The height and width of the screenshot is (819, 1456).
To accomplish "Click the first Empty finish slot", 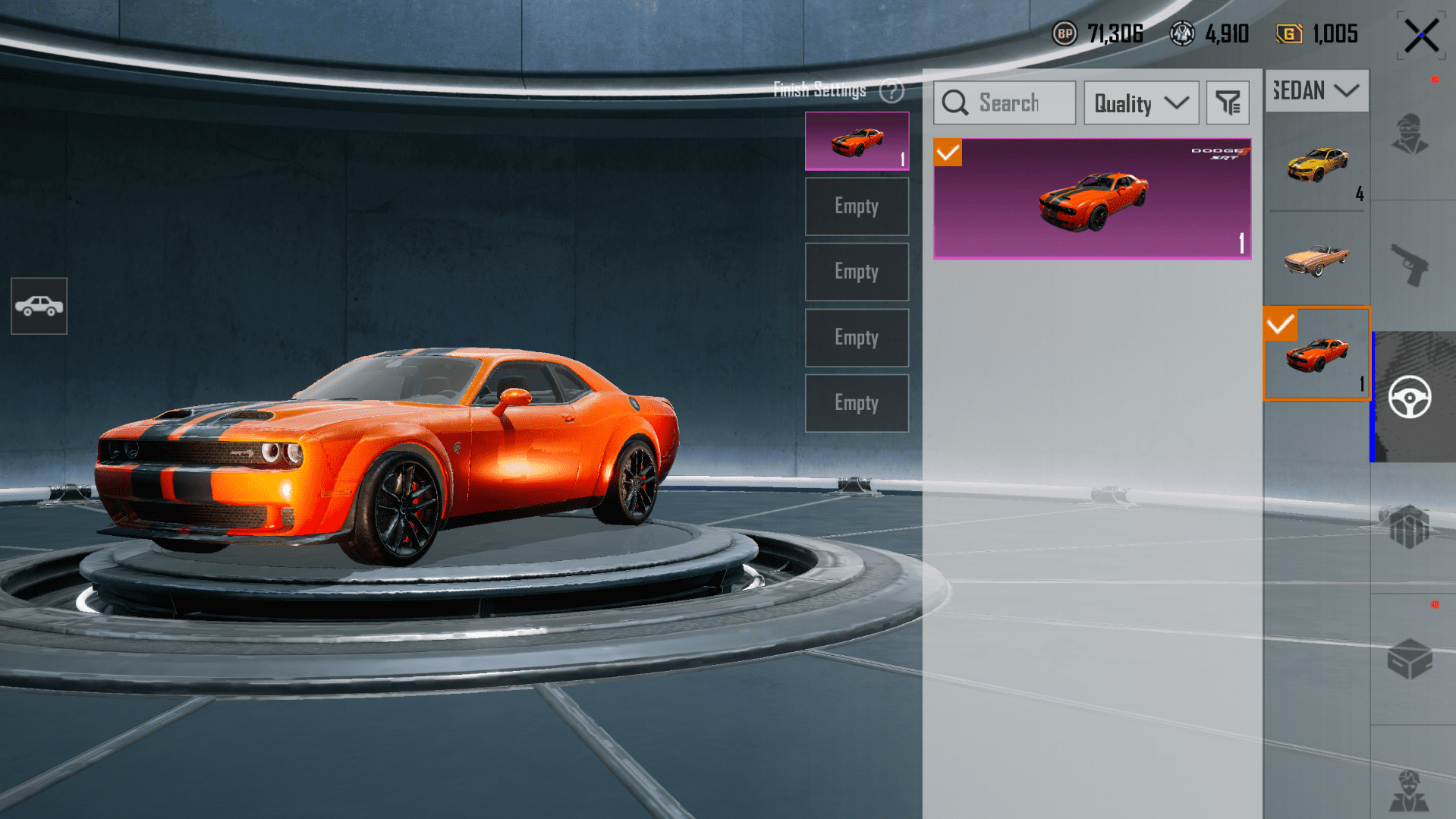I will tap(857, 206).
